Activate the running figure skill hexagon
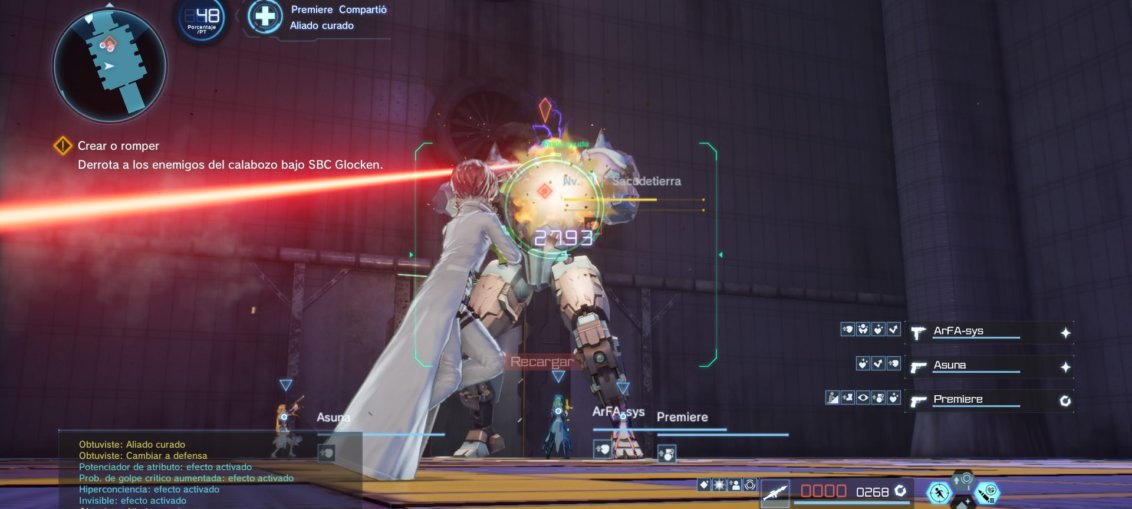 [x=939, y=492]
